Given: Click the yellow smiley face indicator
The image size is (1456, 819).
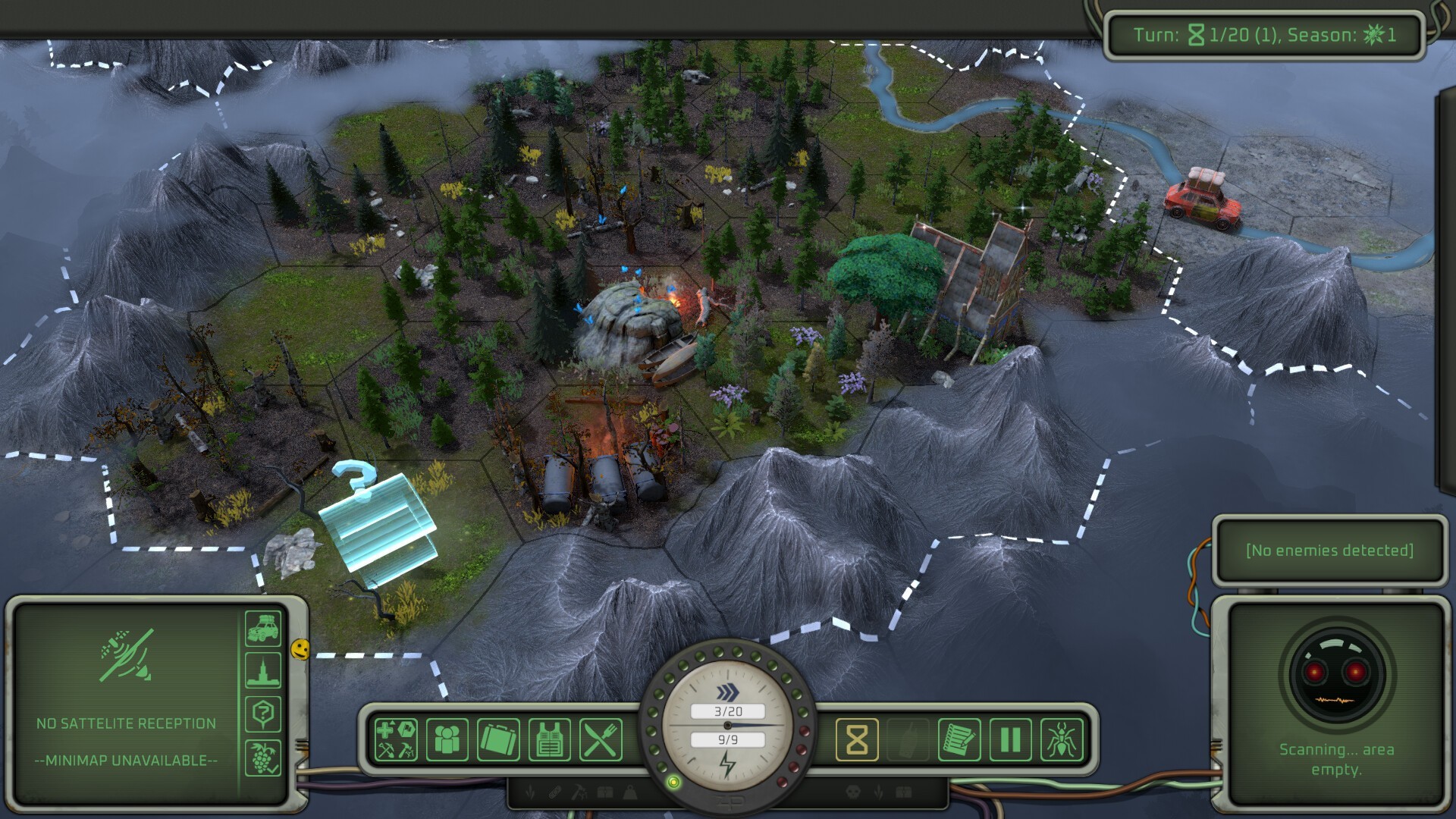Looking at the screenshot, I should pos(300,649).
